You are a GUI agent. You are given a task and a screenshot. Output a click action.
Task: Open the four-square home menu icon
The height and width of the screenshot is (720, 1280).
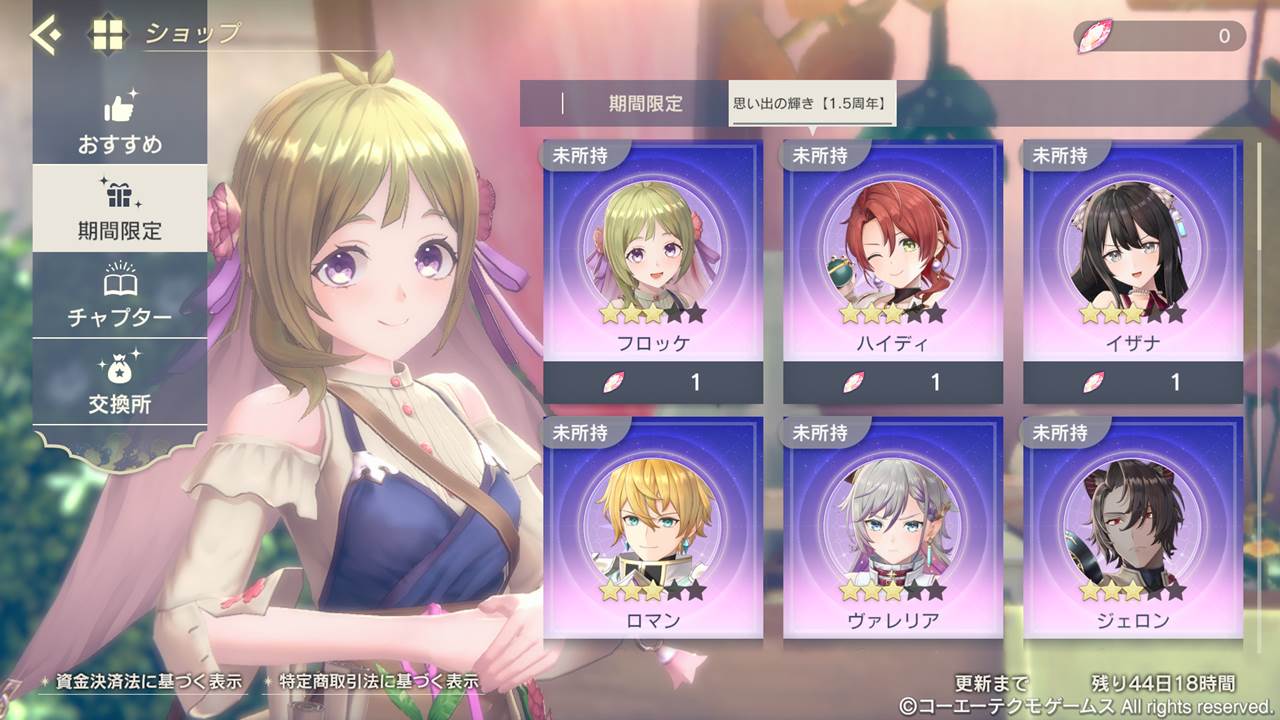[x=108, y=36]
